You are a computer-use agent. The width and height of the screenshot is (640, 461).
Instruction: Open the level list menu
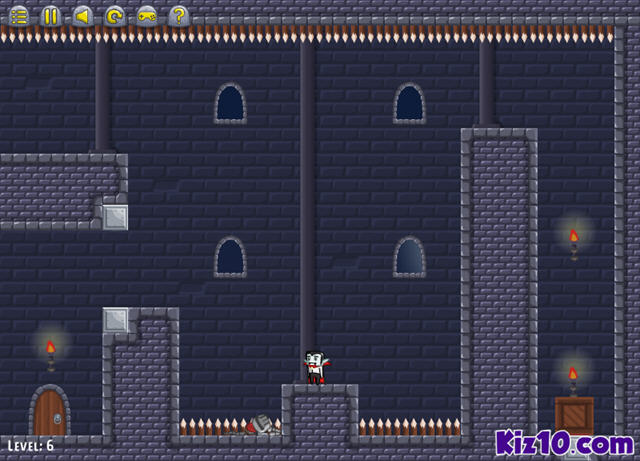[19, 15]
